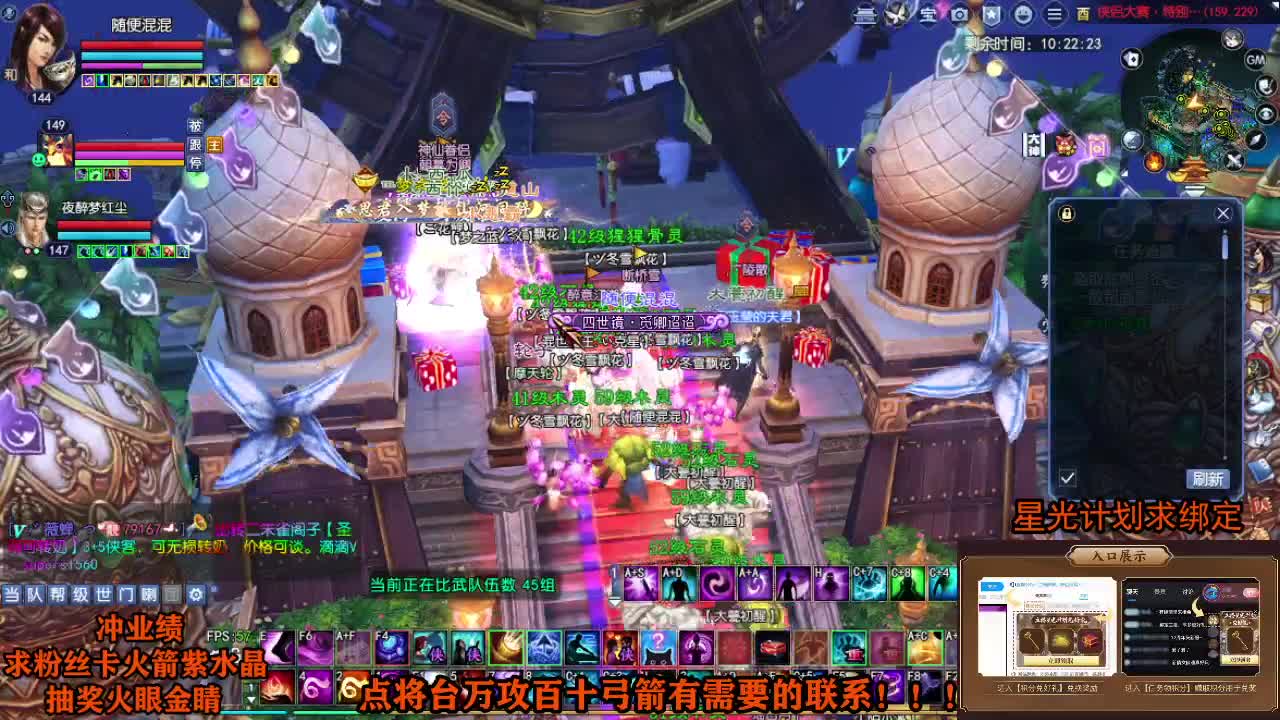
Task: Click the camera screenshot icon at top
Action: [959, 15]
